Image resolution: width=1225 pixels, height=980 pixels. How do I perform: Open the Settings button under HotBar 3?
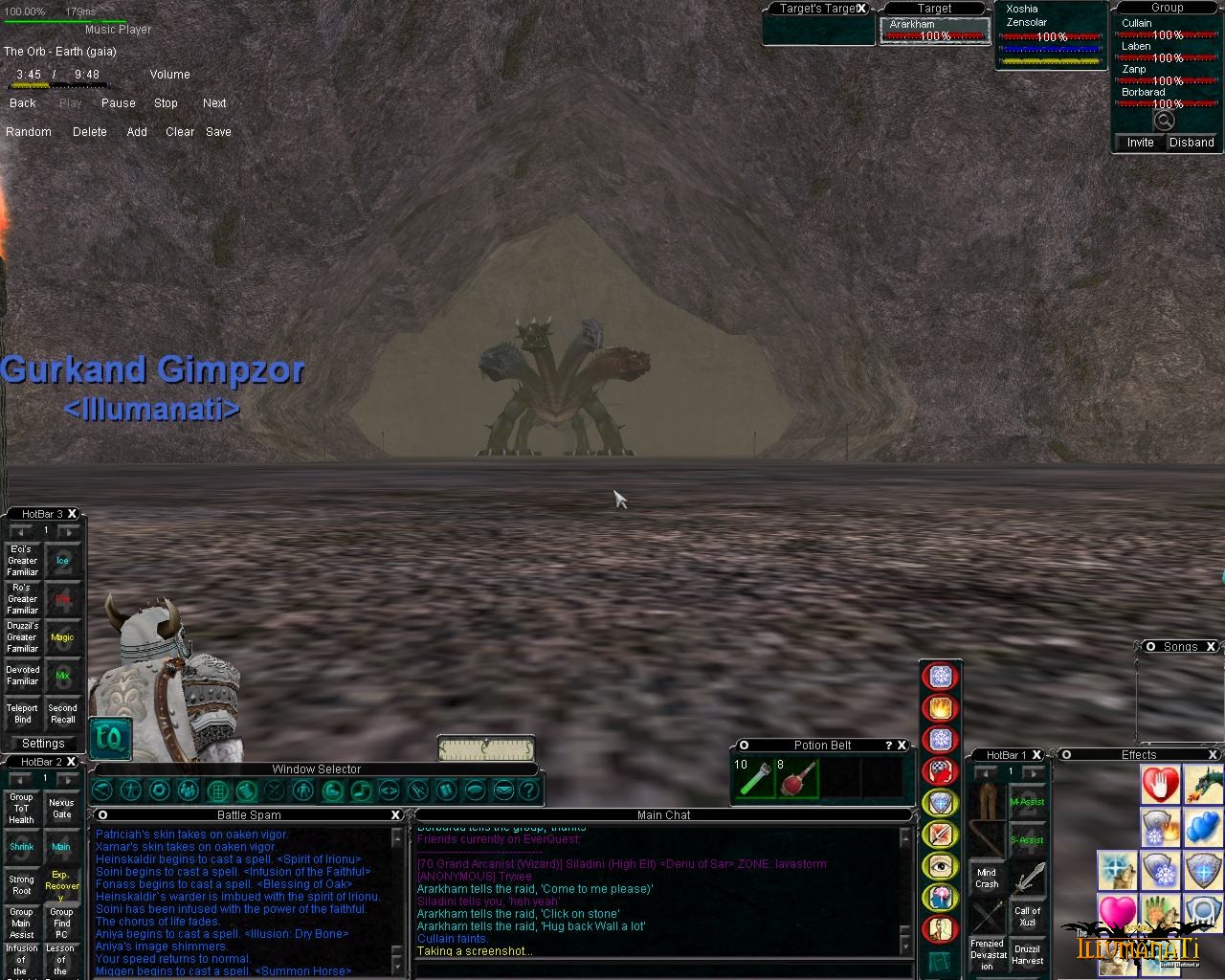click(43, 744)
